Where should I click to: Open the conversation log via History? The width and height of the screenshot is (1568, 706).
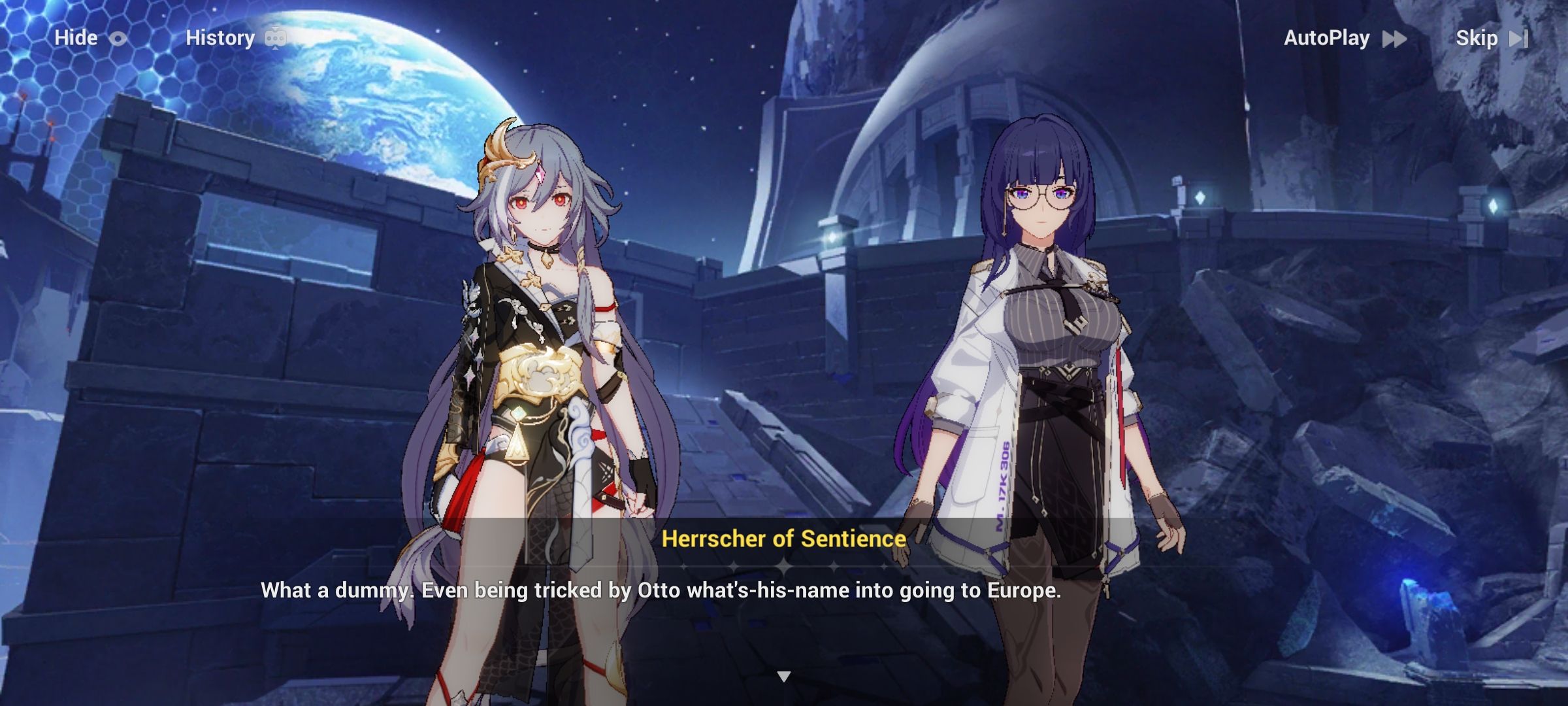click(222, 37)
